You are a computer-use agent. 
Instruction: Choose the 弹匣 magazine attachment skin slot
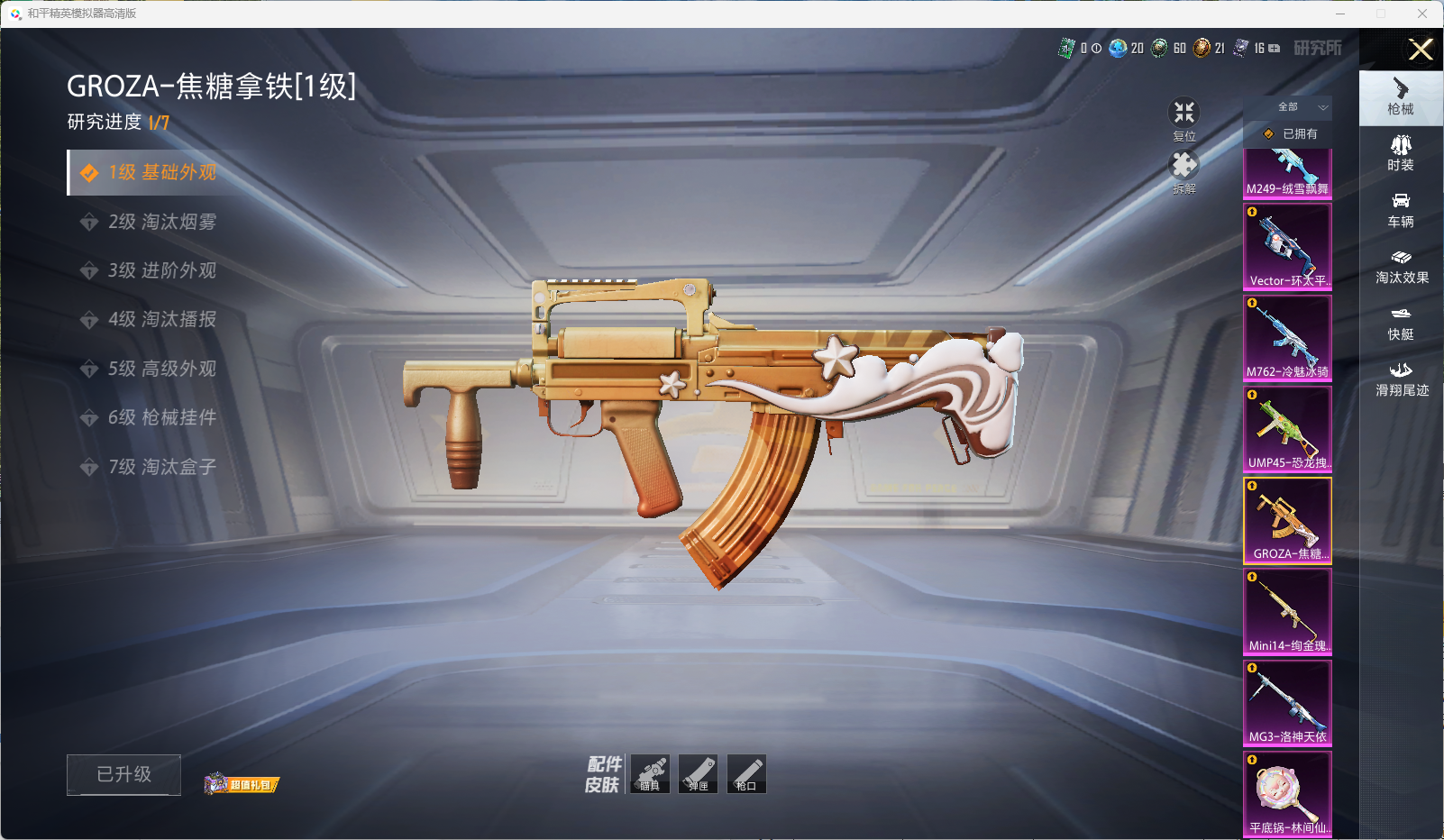(699, 774)
